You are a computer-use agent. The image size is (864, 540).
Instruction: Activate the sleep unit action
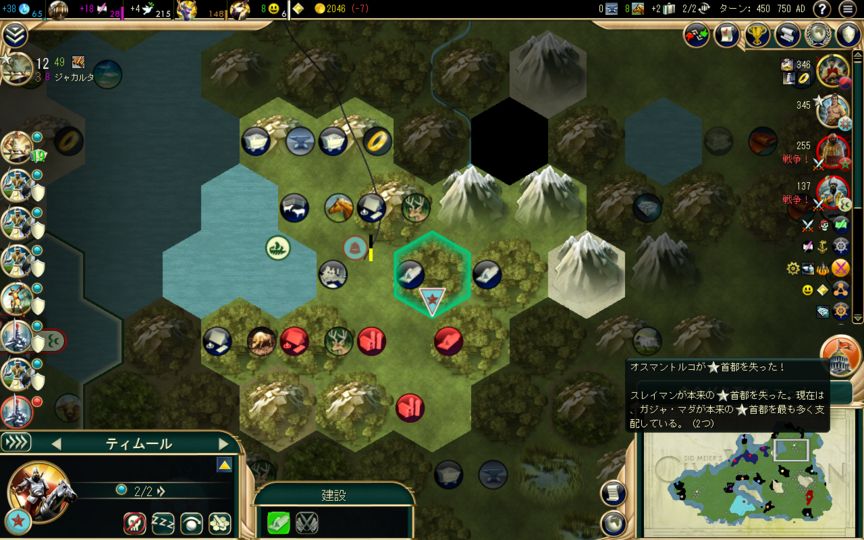(x=163, y=522)
